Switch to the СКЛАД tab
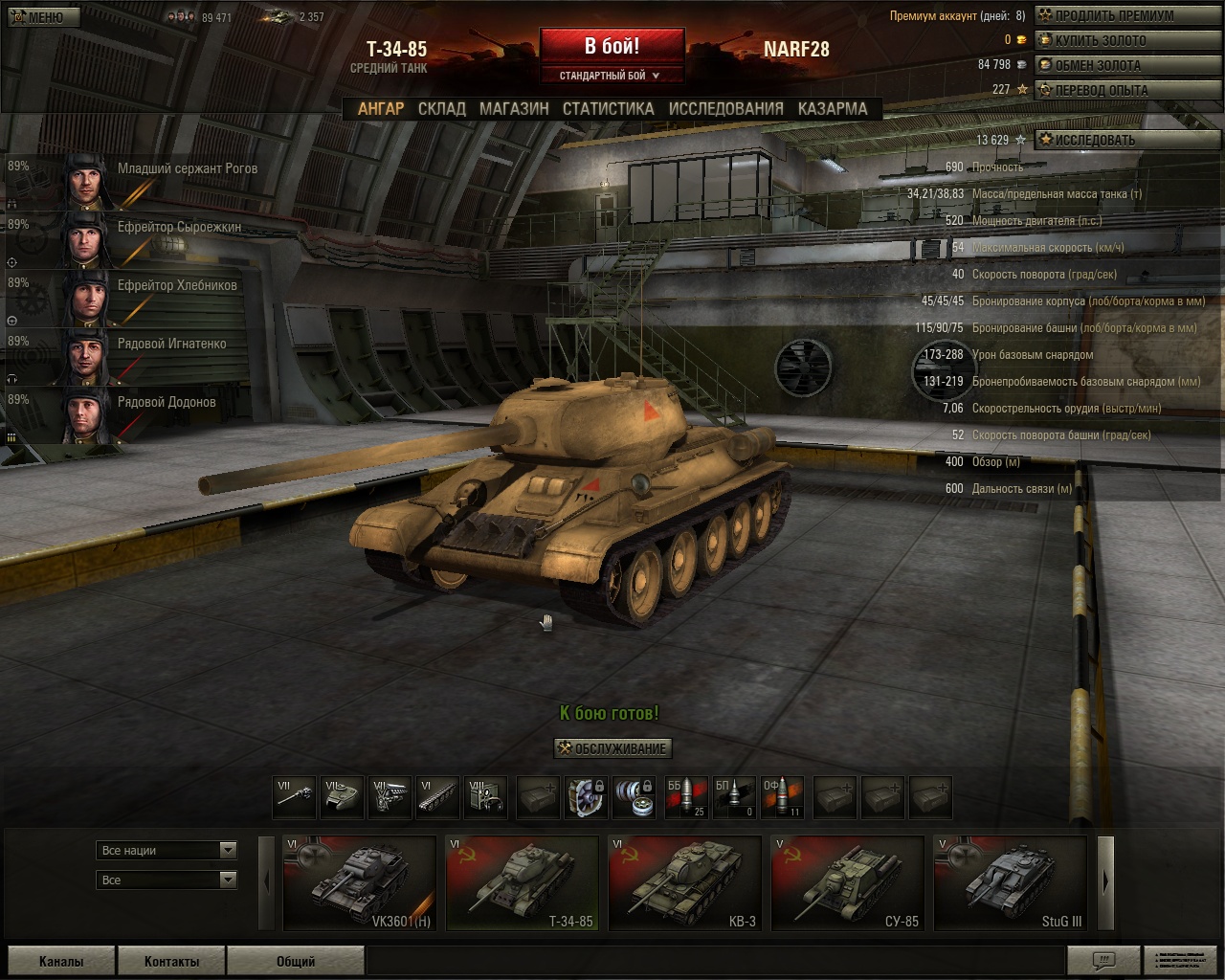The height and width of the screenshot is (980, 1225). point(441,109)
